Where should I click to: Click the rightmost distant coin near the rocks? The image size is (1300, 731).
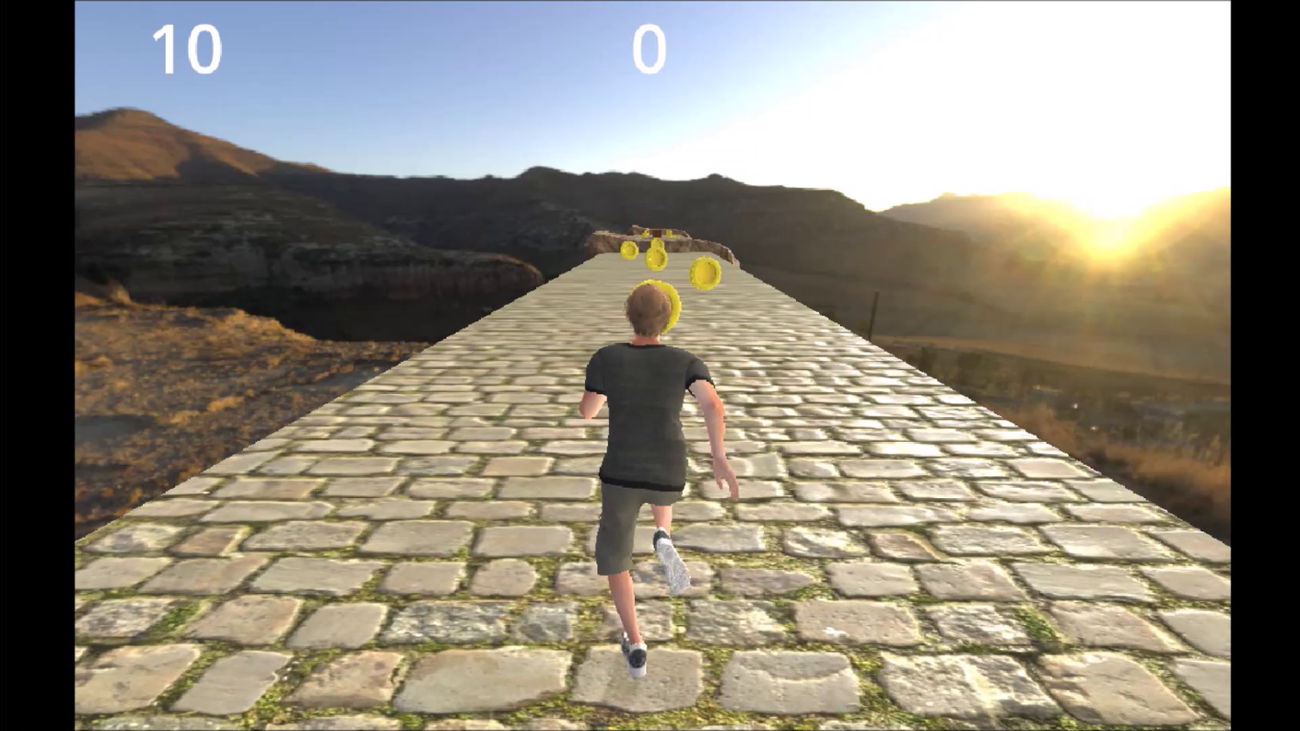click(669, 232)
